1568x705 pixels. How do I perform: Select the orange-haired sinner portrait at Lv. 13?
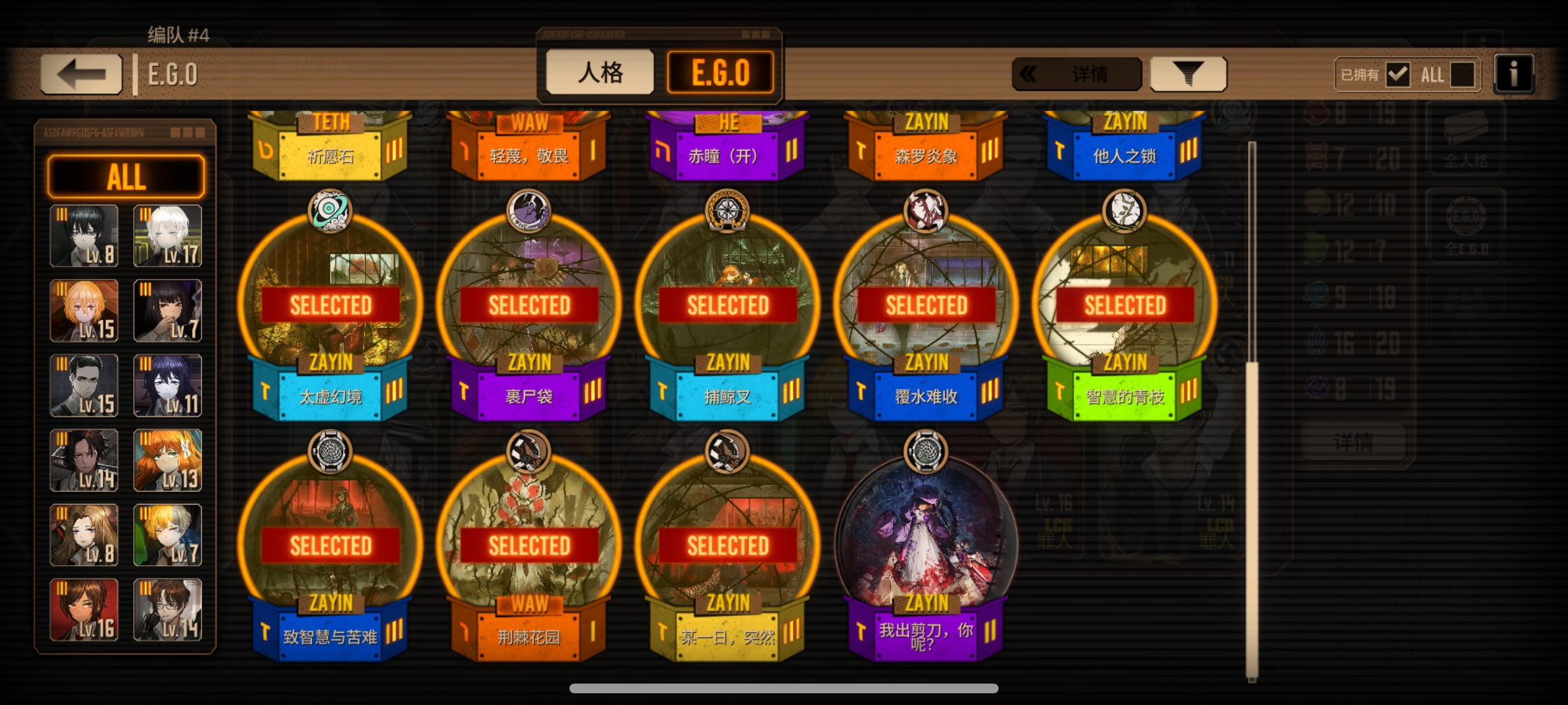coord(168,460)
